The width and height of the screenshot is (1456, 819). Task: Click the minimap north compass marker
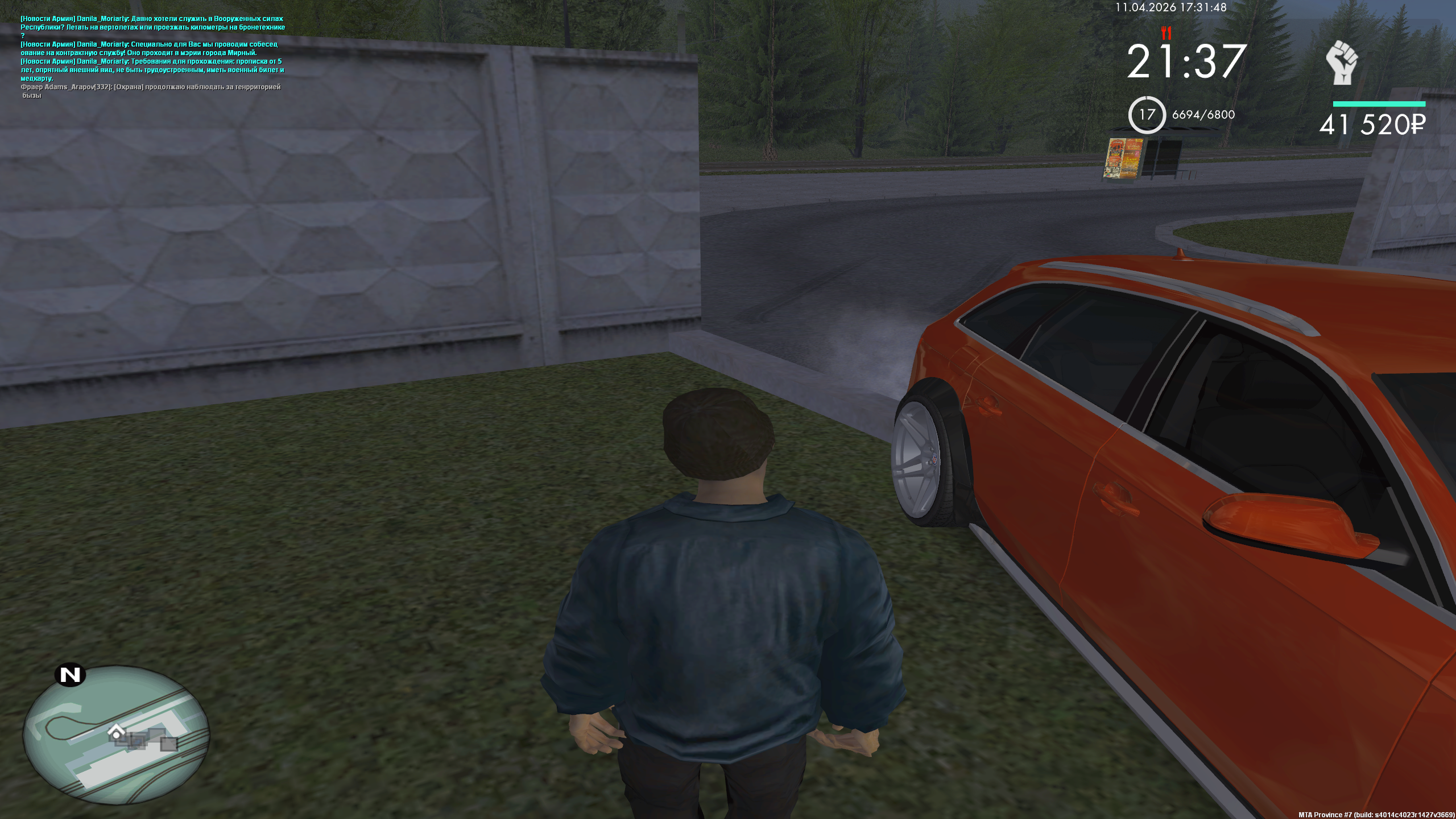(71, 675)
